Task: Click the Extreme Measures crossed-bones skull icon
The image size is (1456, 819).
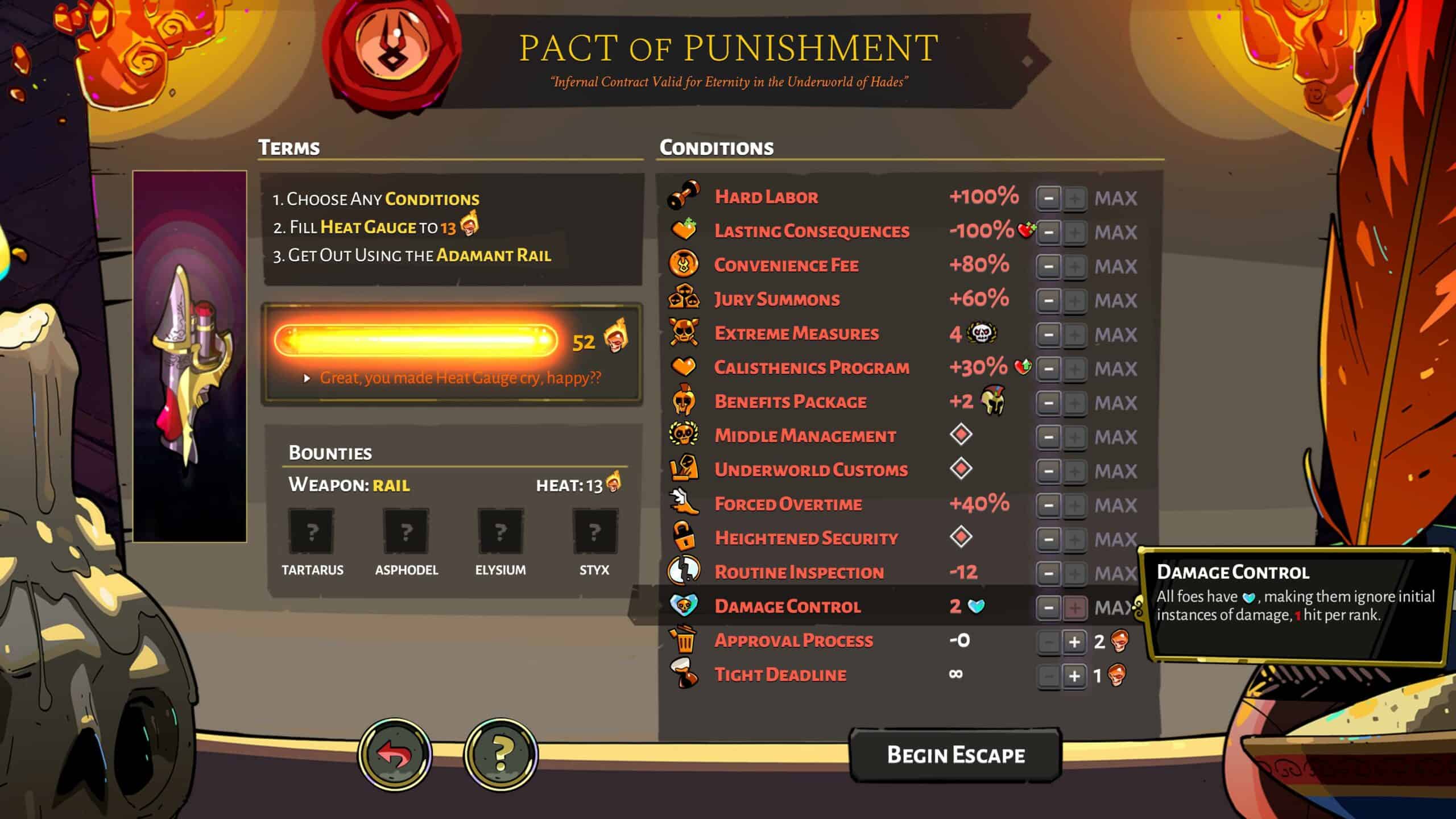Action: pyautogui.click(x=685, y=333)
